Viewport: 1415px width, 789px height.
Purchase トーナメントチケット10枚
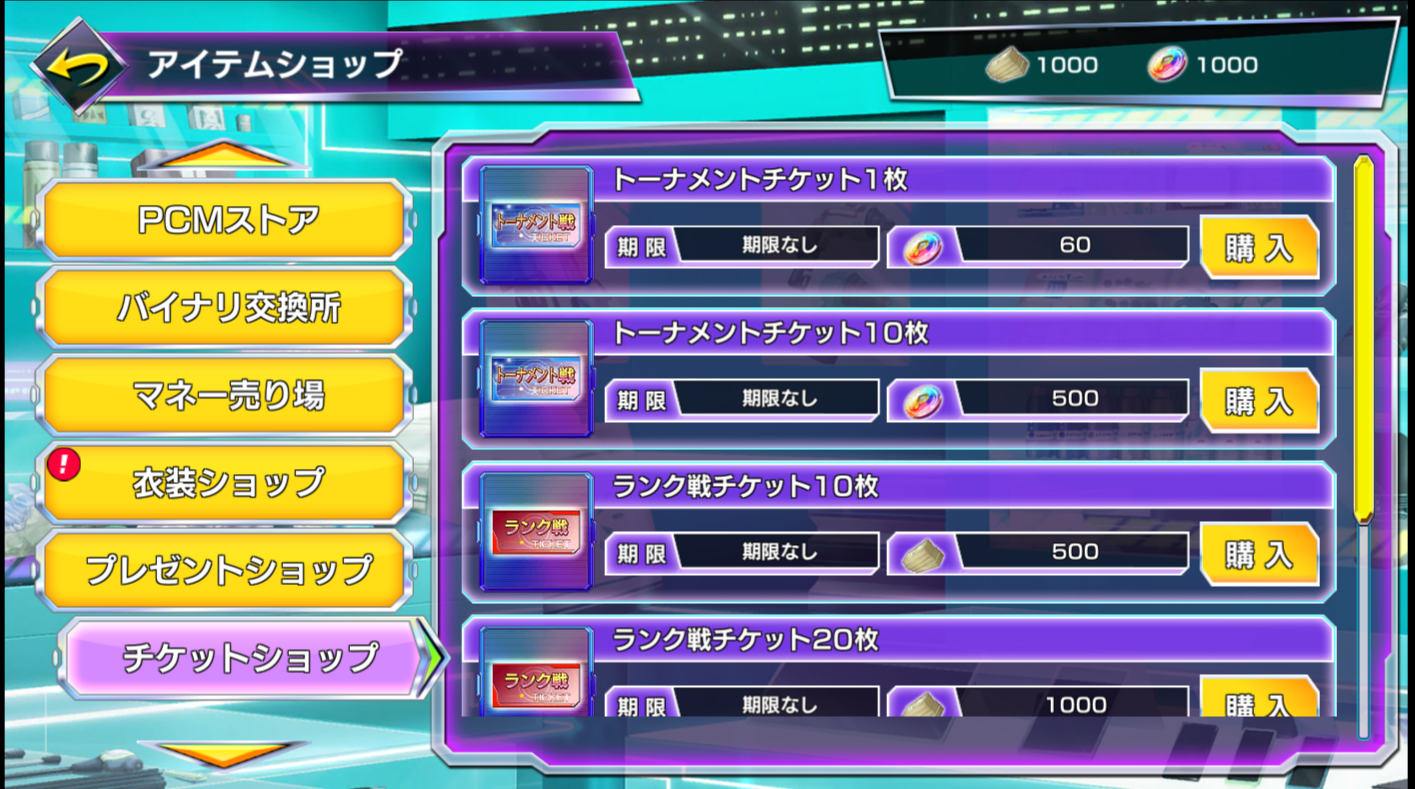(x=1259, y=401)
